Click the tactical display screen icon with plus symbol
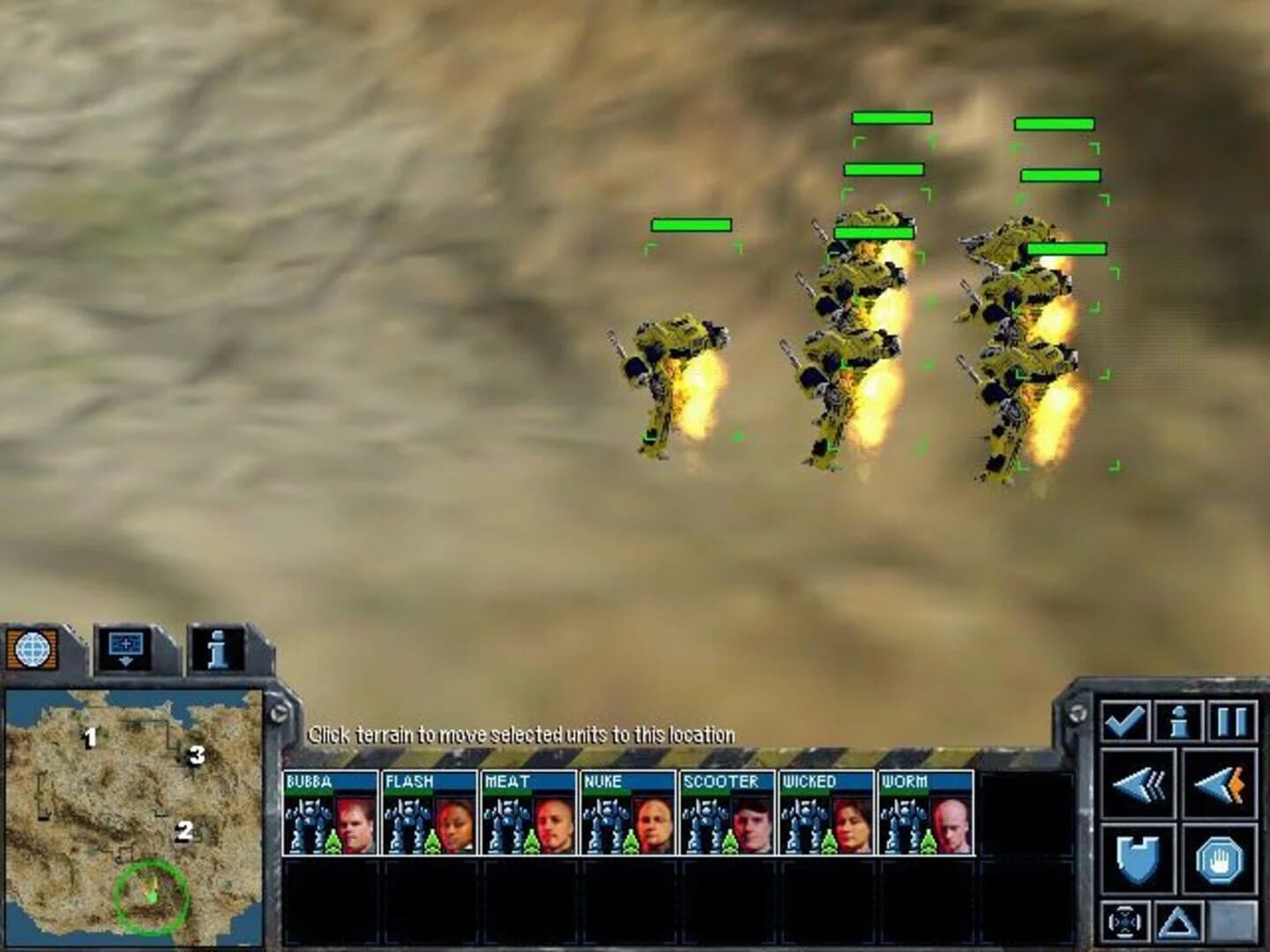 point(123,643)
